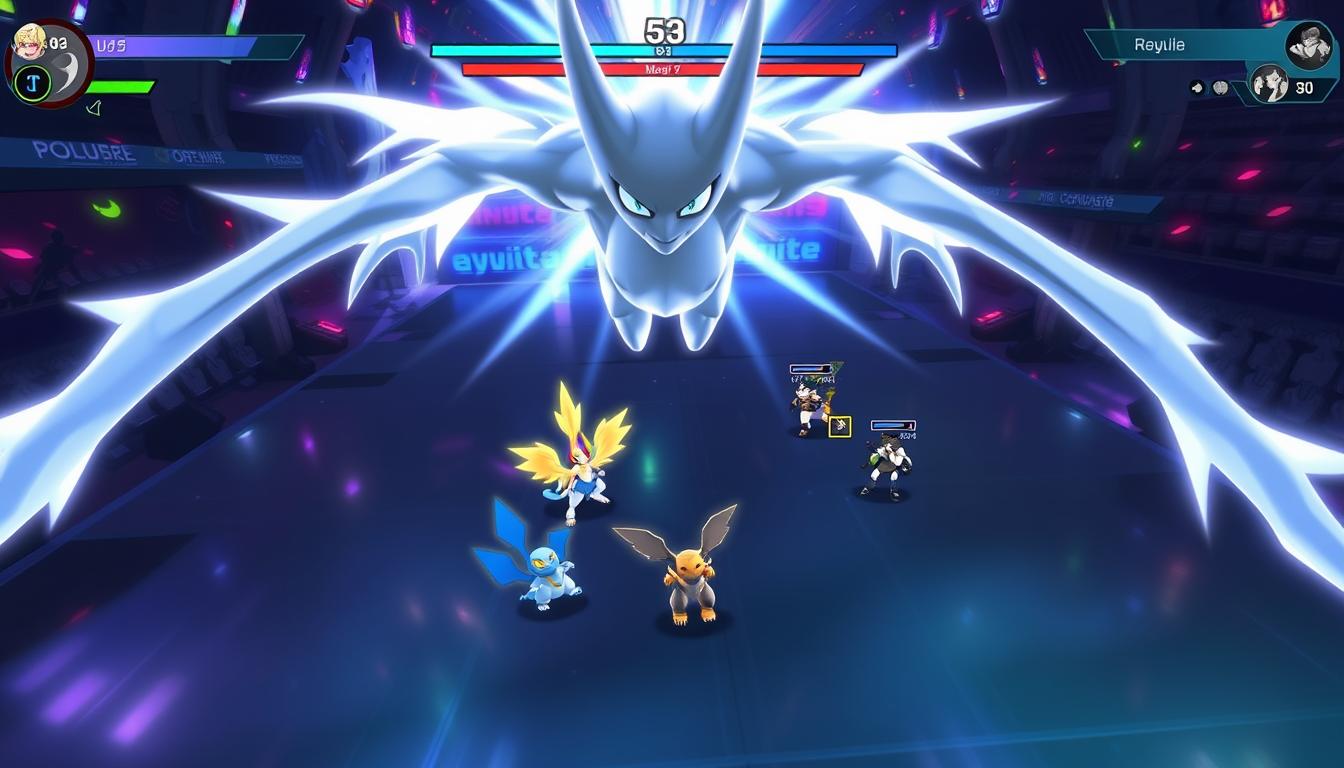The height and width of the screenshot is (768, 1344).
Task: Select the small cat-head icon under Reylie's nameplate
Action: pyautogui.click(x=1197, y=88)
